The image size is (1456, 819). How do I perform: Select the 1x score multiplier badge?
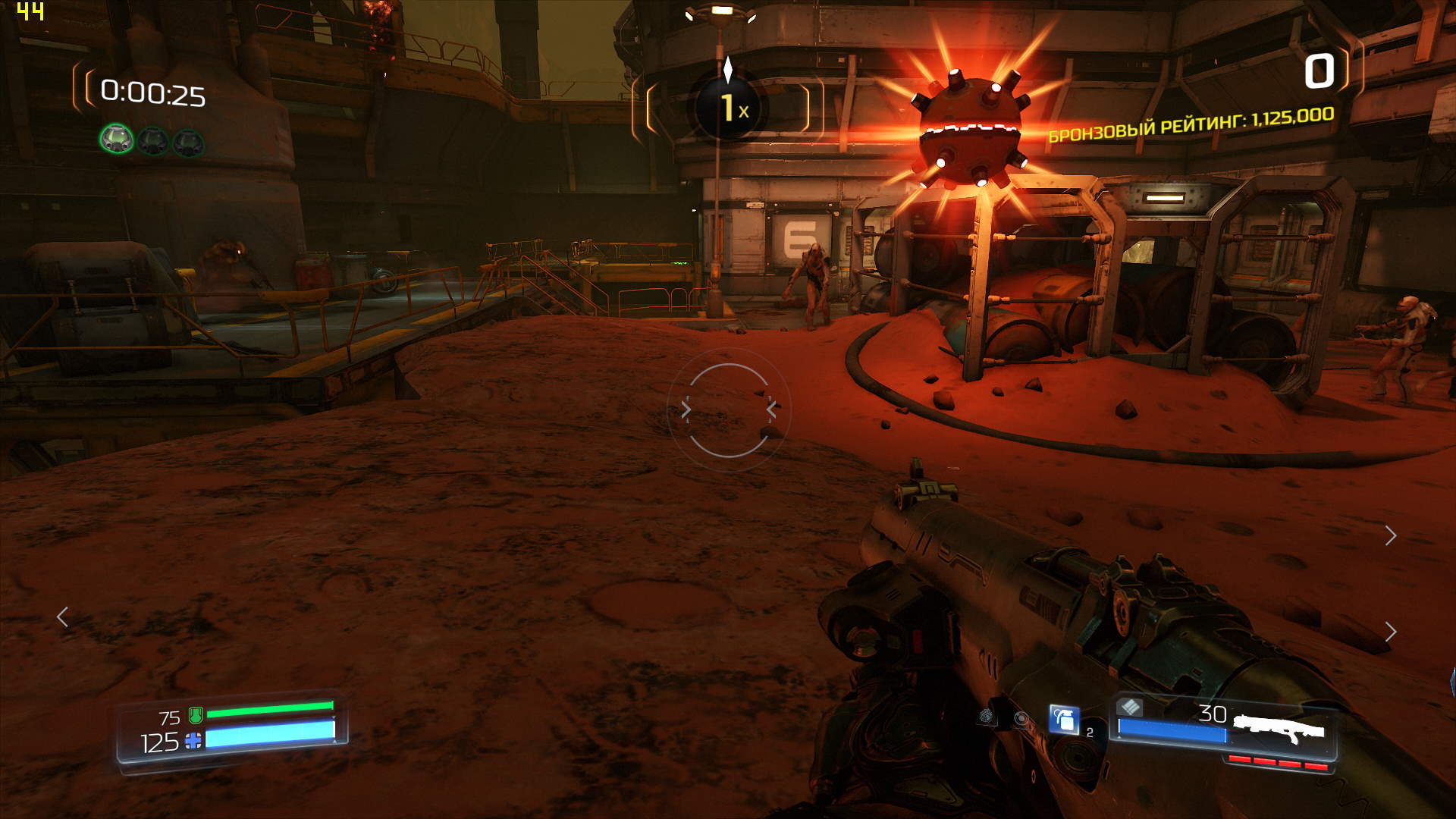[x=728, y=108]
